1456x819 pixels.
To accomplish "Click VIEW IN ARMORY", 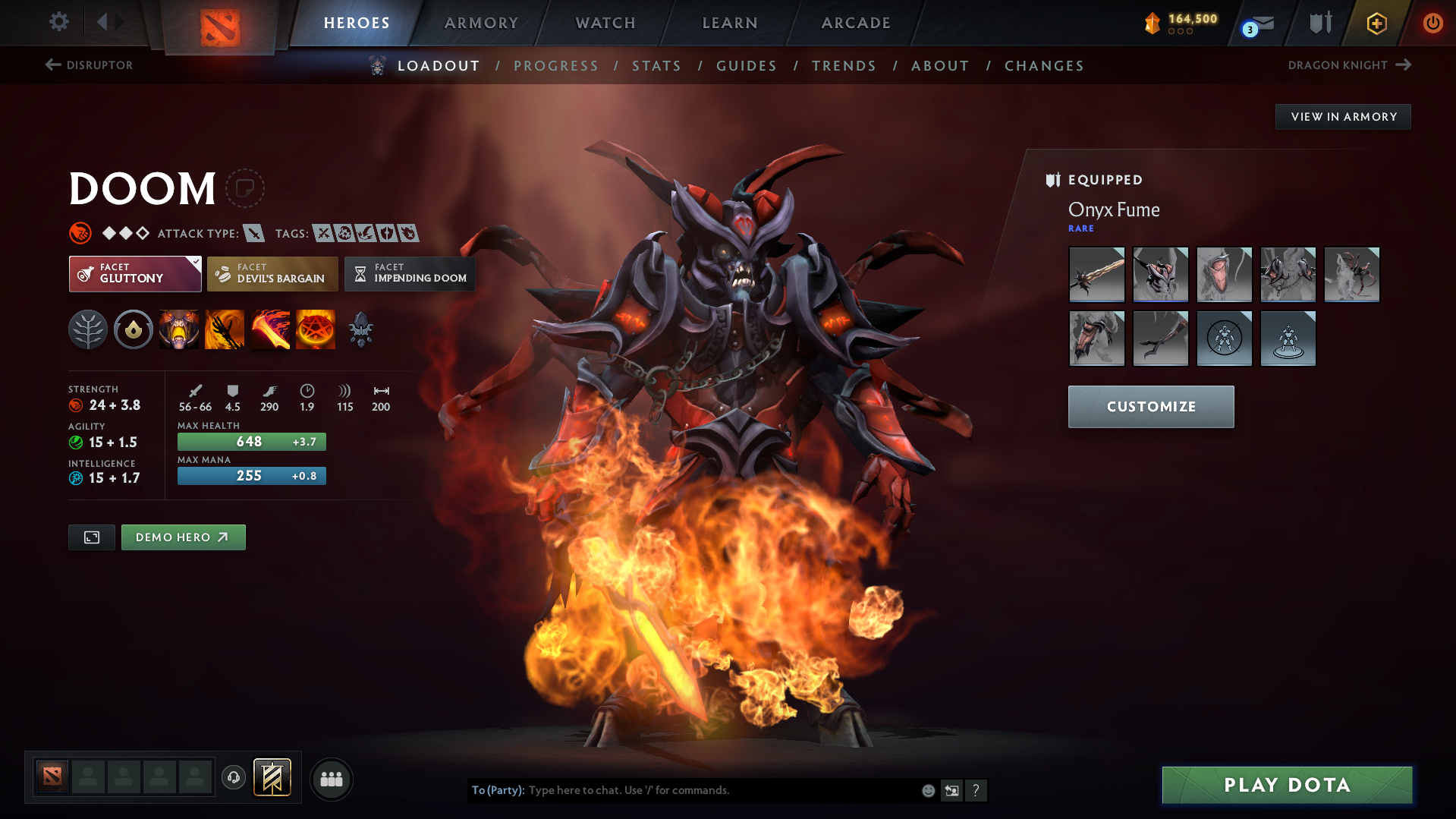I will pyautogui.click(x=1343, y=116).
